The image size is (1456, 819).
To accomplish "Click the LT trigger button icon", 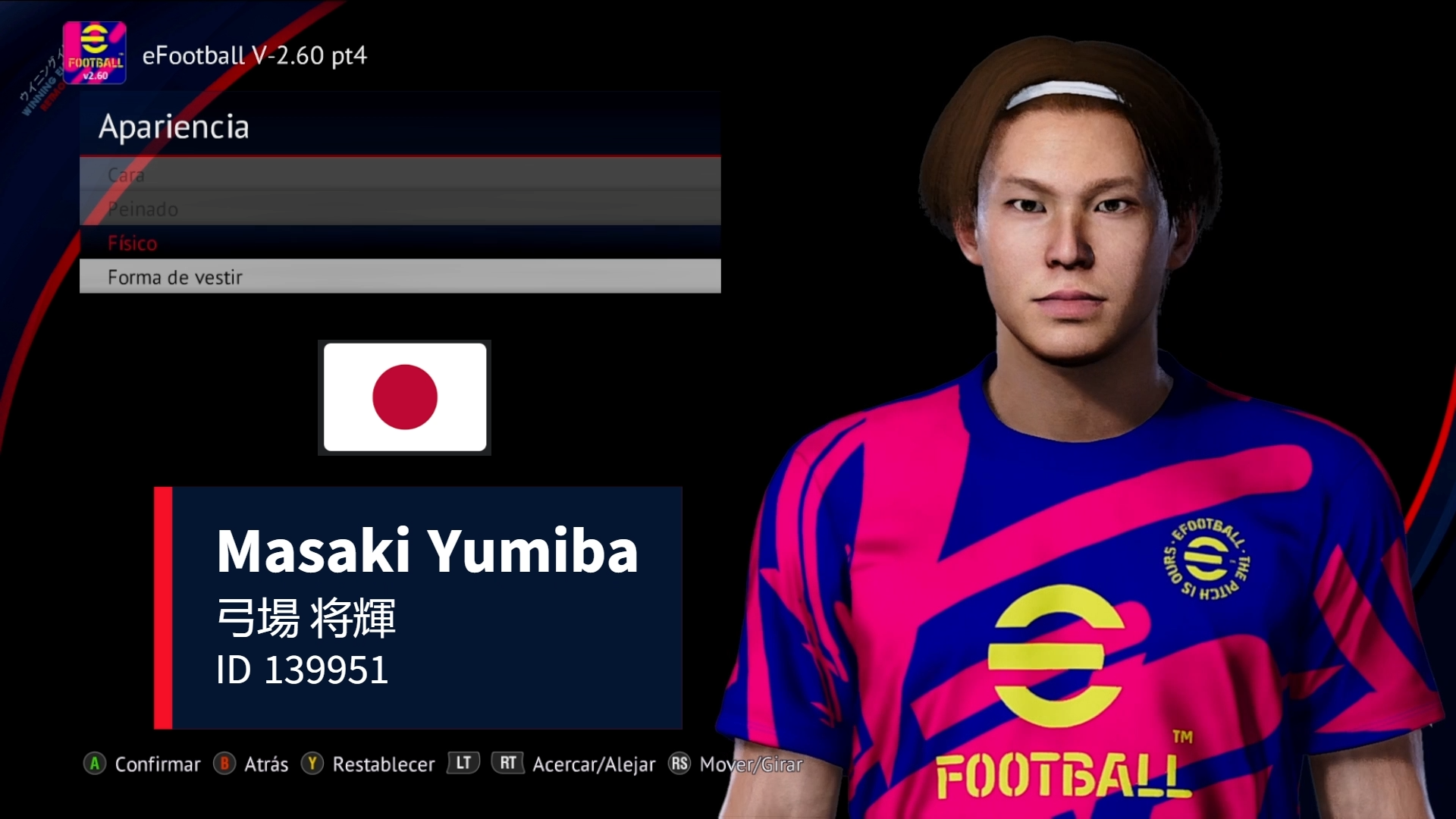I will [463, 764].
